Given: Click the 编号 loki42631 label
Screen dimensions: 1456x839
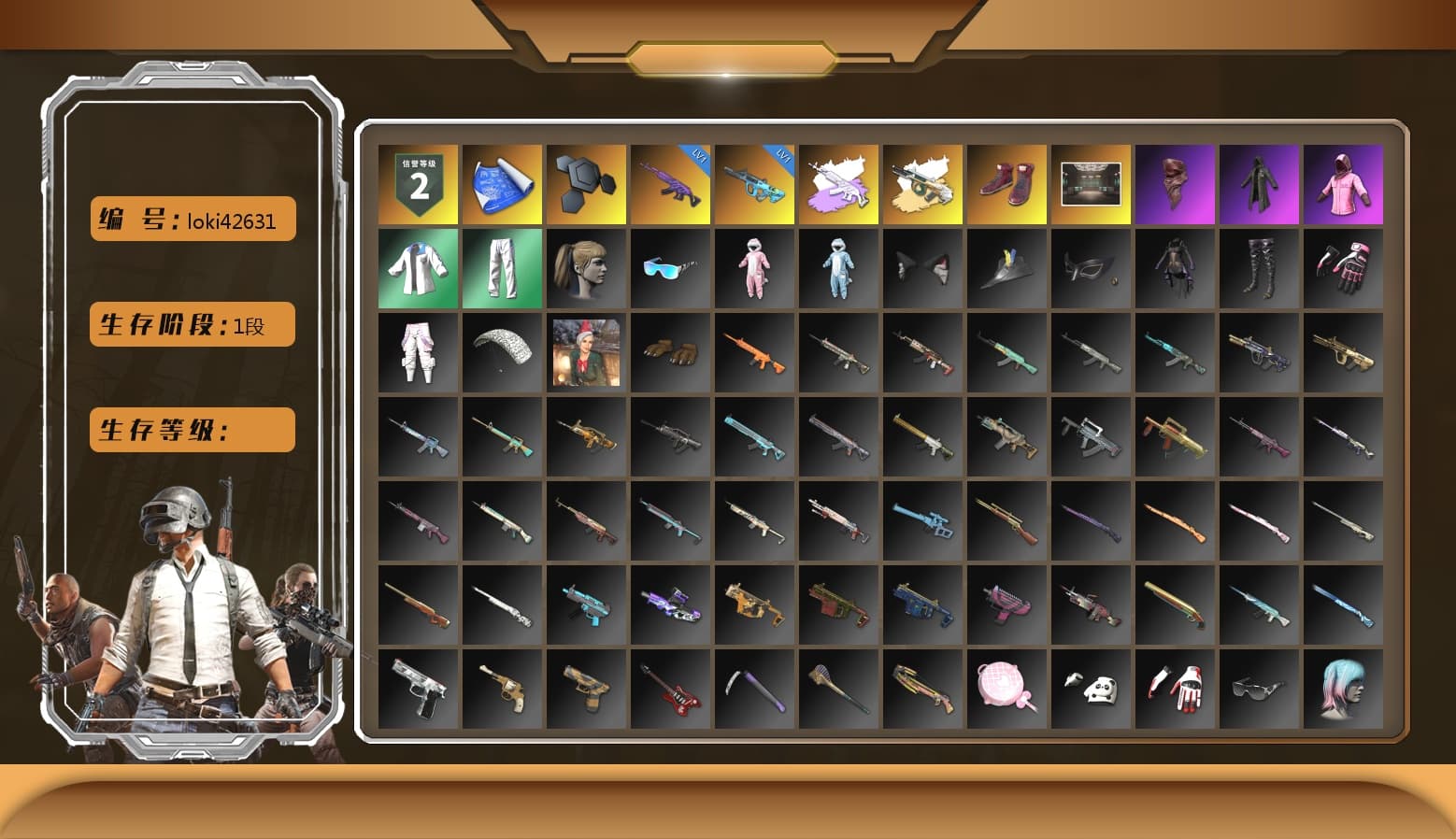Looking at the screenshot, I should coord(192,220).
